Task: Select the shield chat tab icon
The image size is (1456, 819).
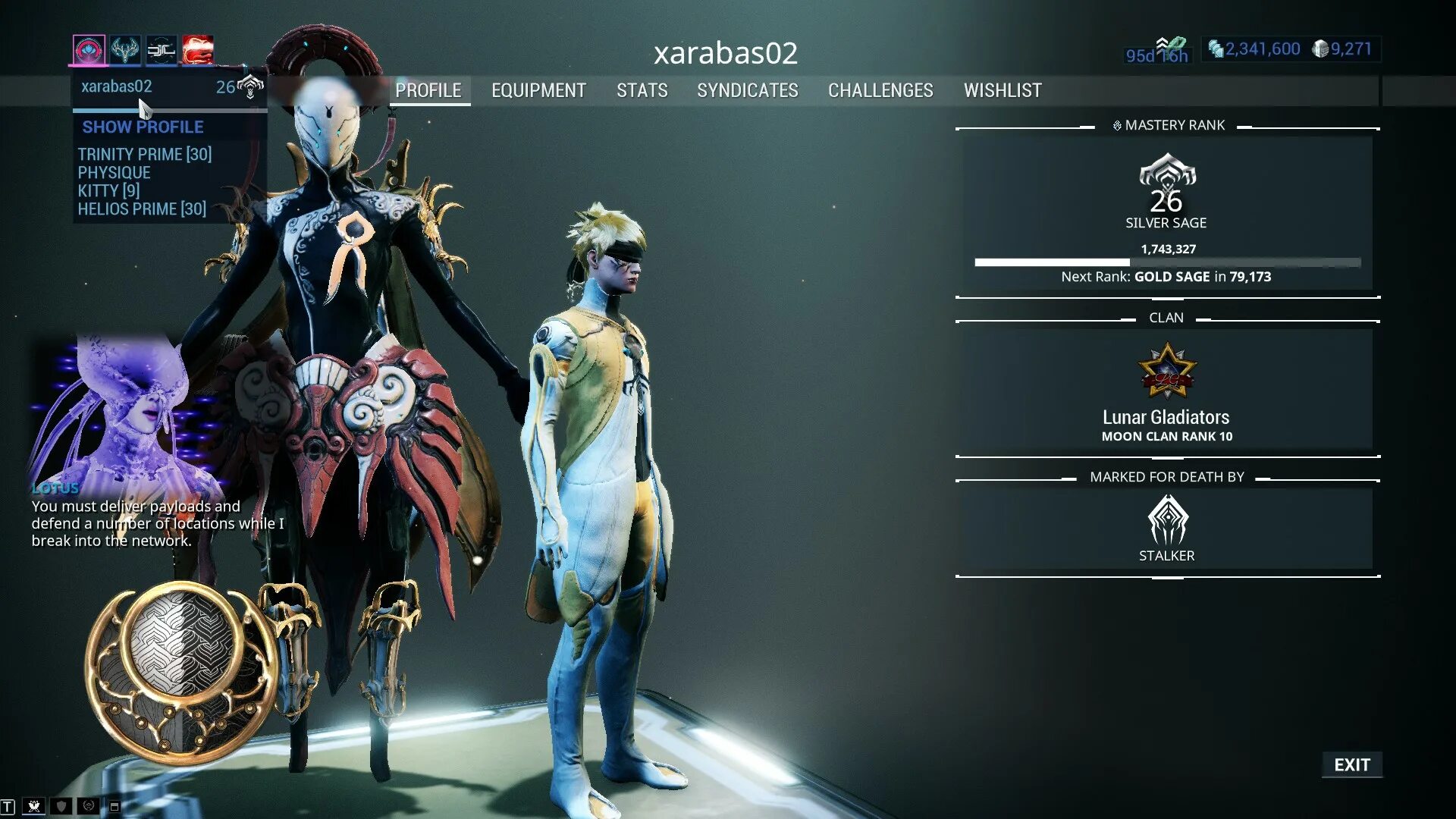Action: pos(61,807)
